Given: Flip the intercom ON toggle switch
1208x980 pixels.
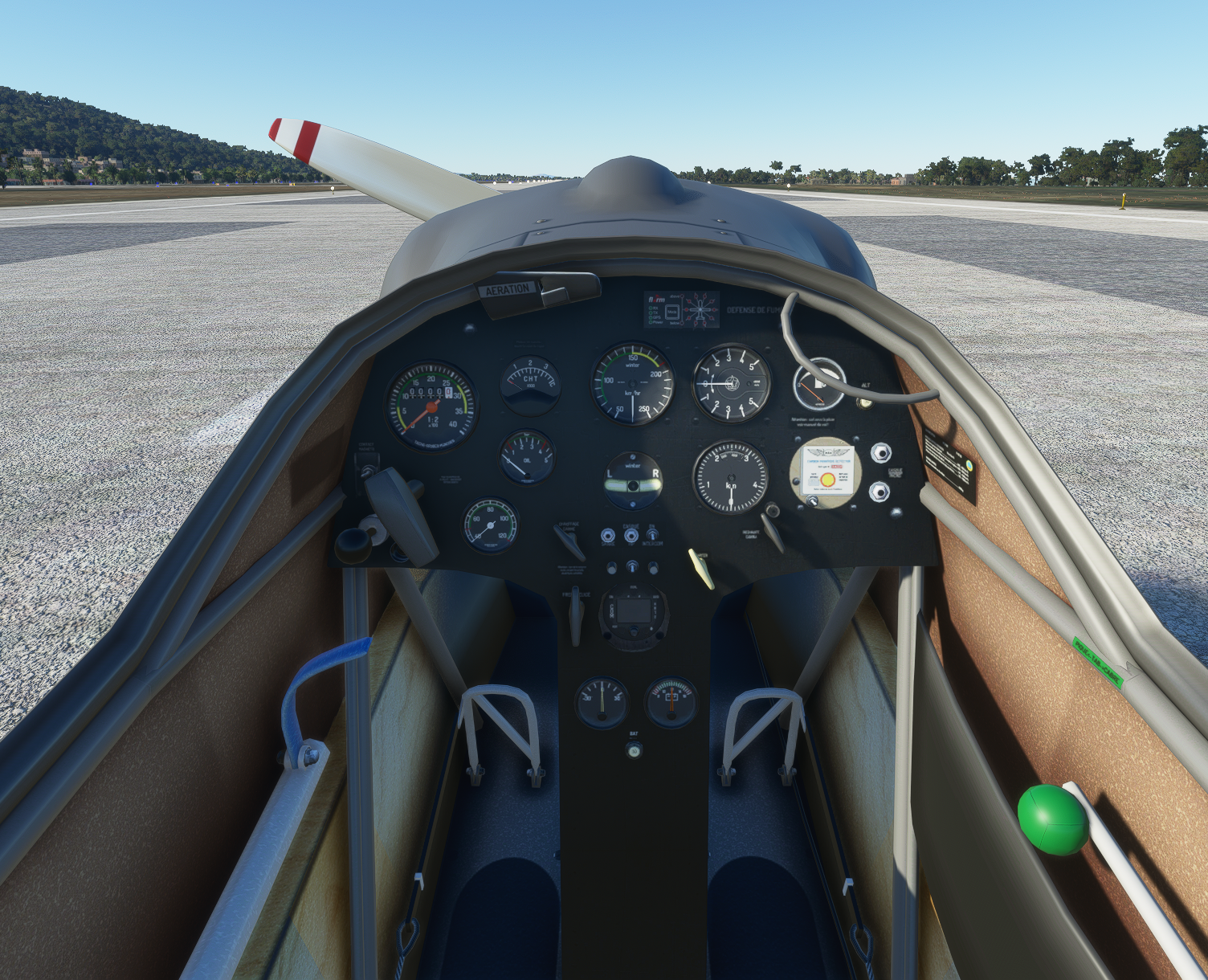Looking at the screenshot, I should tap(652, 534).
